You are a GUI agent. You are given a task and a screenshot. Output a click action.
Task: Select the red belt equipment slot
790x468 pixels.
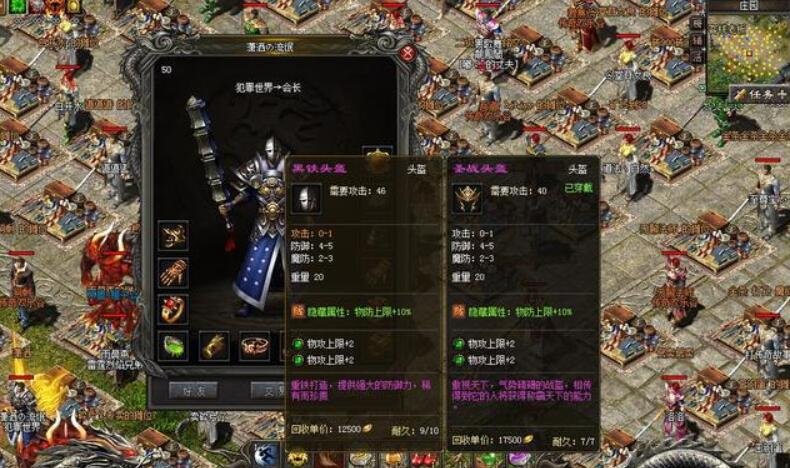coord(255,346)
